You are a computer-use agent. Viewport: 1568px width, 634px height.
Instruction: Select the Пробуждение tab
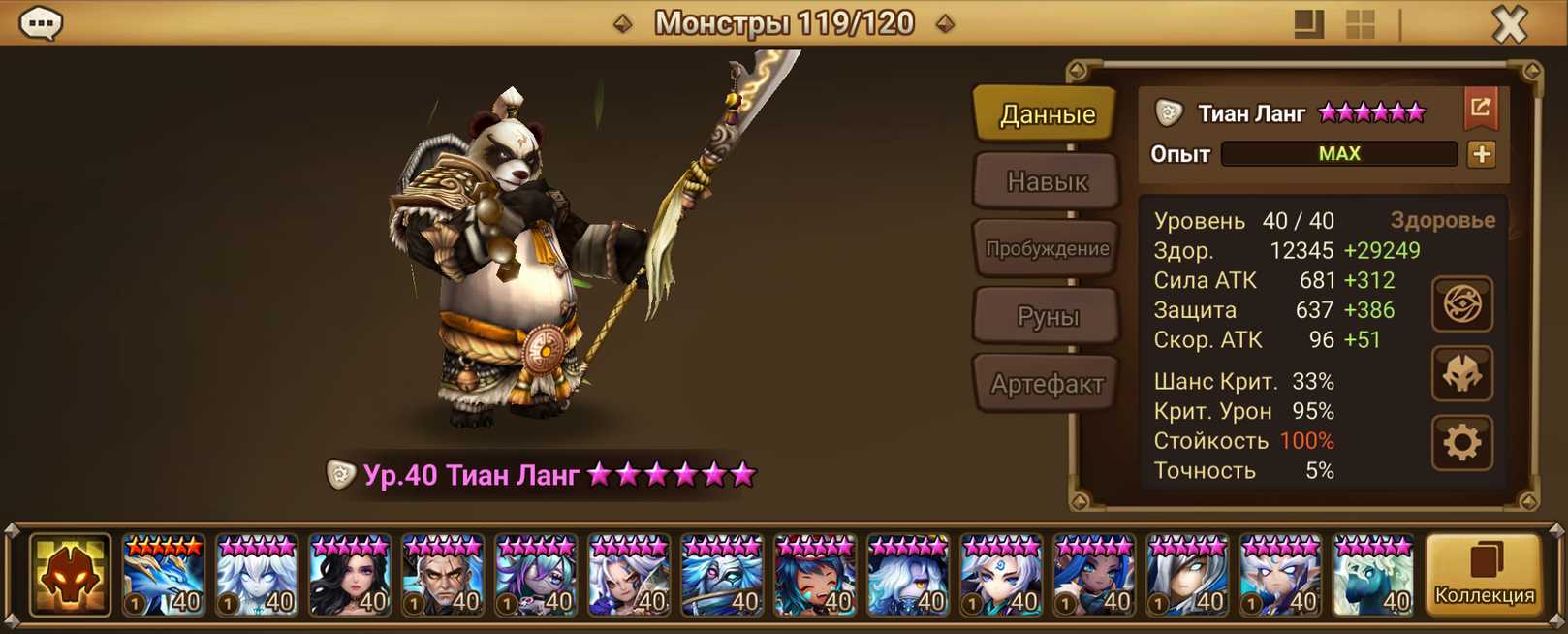[x=1047, y=248]
